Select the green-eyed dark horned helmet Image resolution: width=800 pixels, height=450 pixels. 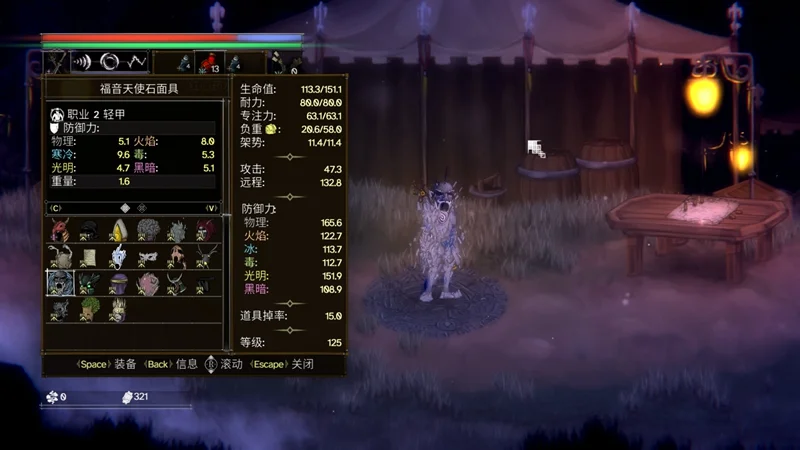tap(89, 283)
